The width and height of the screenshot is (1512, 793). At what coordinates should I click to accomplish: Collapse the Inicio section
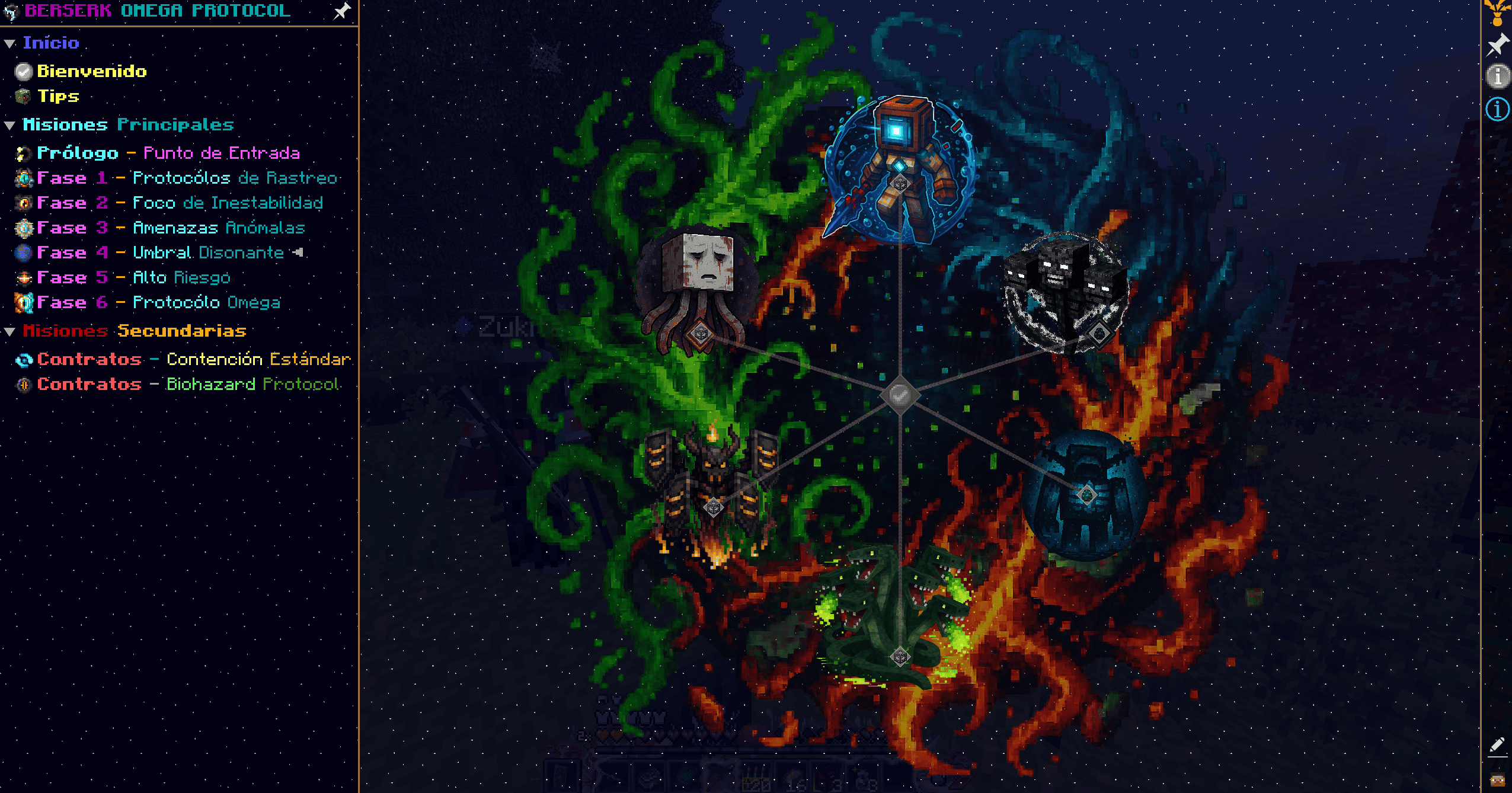click(9, 42)
